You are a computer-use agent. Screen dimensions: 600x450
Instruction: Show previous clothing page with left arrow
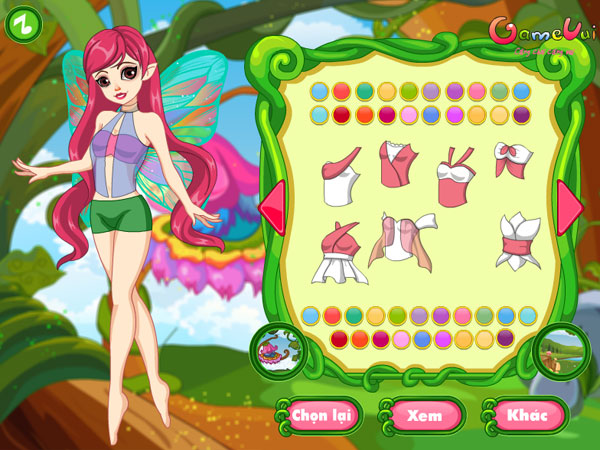pyautogui.click(x=270, y=203)
